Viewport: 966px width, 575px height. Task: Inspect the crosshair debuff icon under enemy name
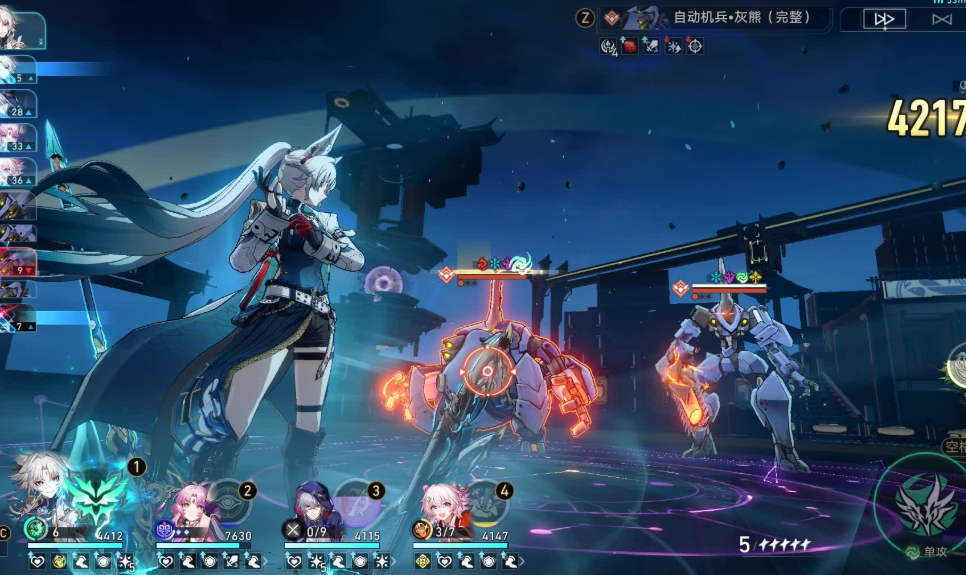pos(695,46)
